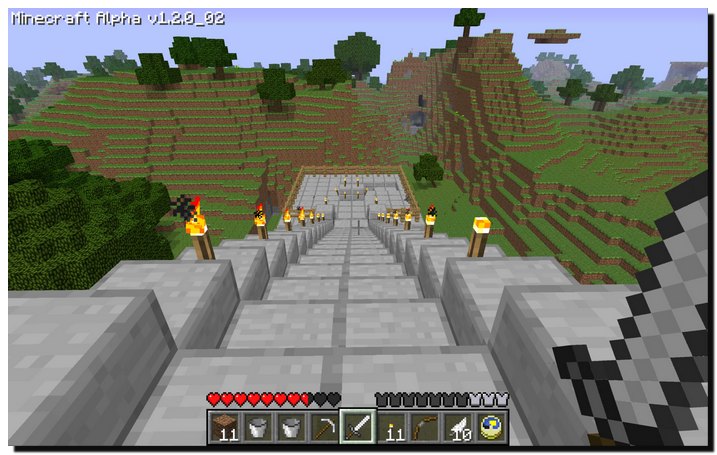Switch to the torch stack slot
717x455 pixels.
click(x=392, y=427)
